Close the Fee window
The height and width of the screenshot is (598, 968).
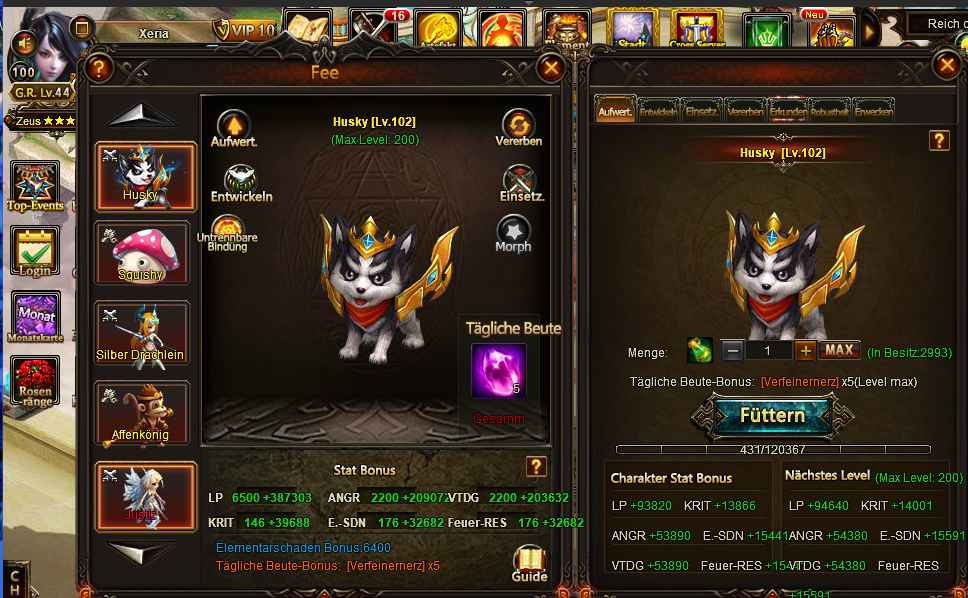coord(550,68)
